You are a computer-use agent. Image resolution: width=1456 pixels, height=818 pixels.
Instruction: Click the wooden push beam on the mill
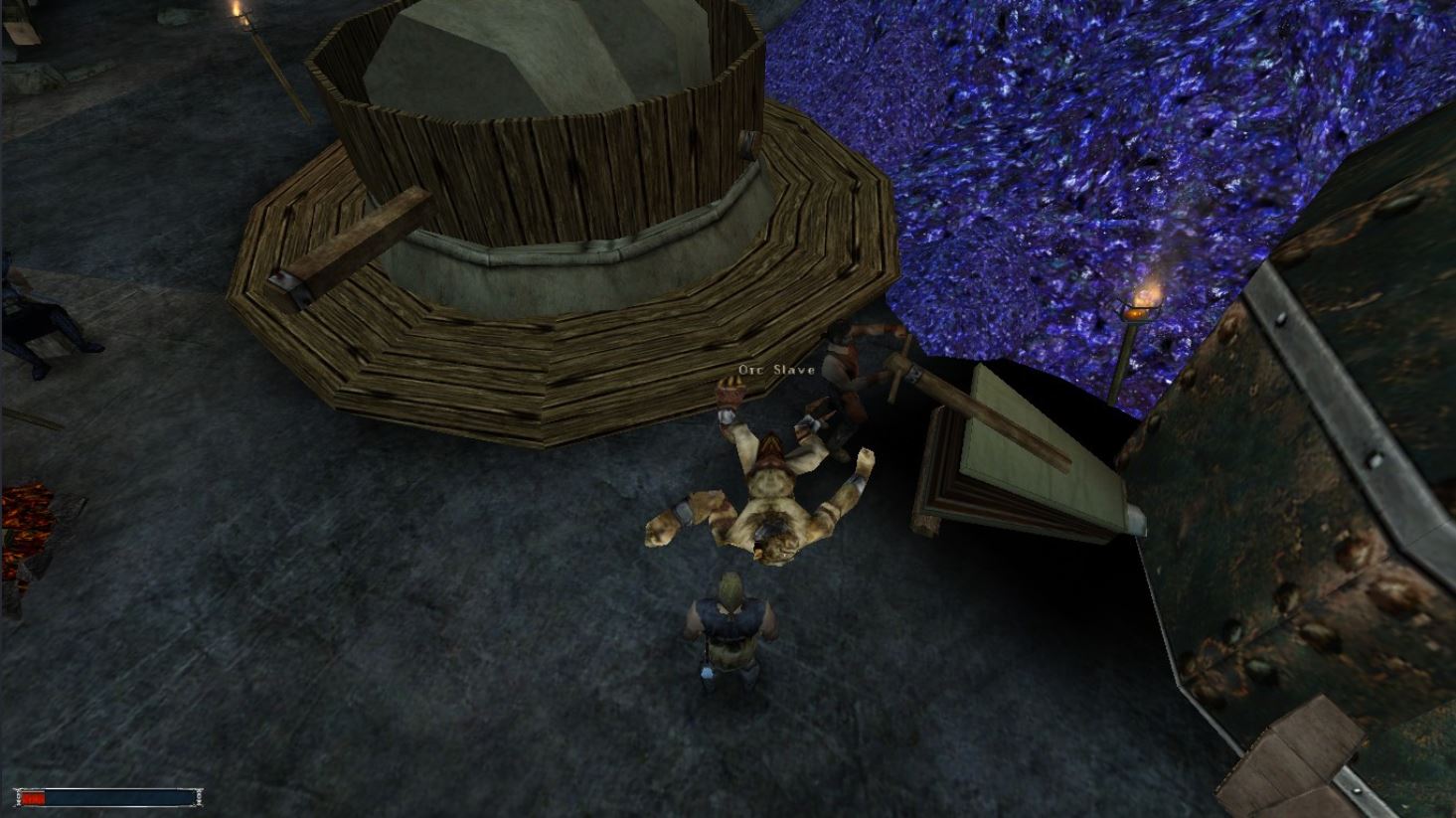tap(348, 244)
